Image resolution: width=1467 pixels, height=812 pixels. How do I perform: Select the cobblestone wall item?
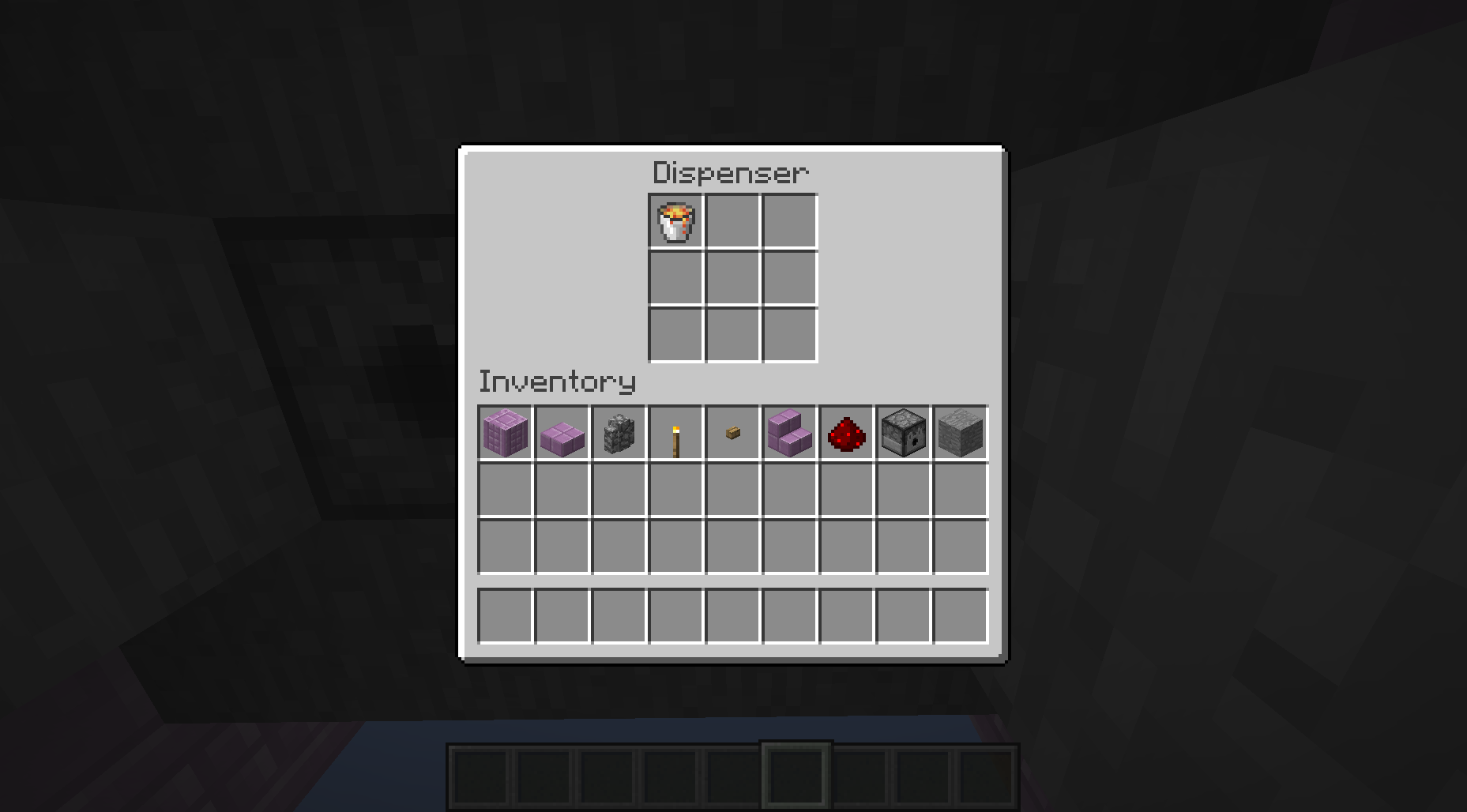pyautogui.click(x=619, y=433)
